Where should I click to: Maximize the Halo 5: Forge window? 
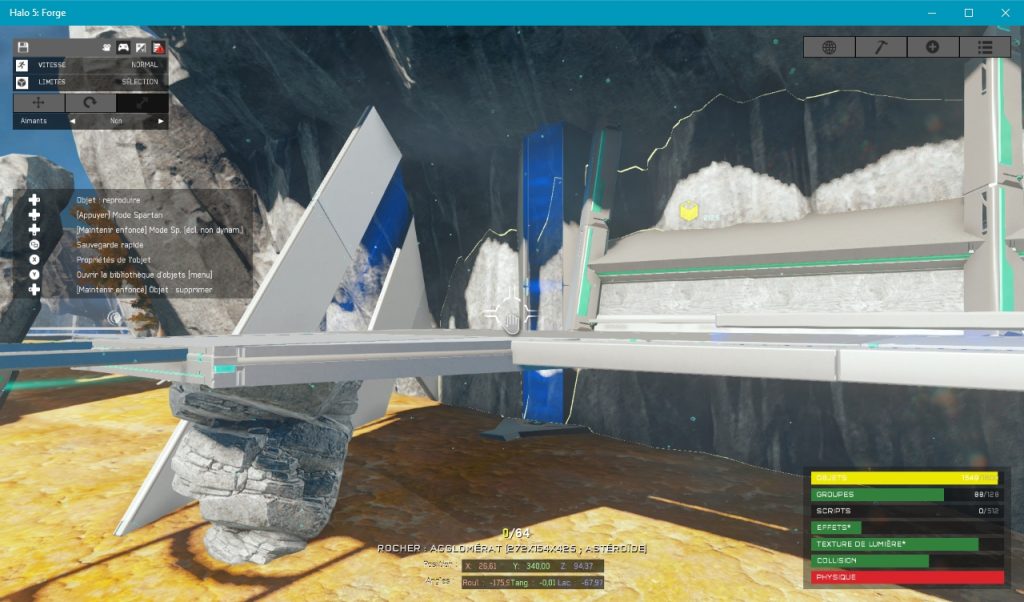tap(969, 13)
